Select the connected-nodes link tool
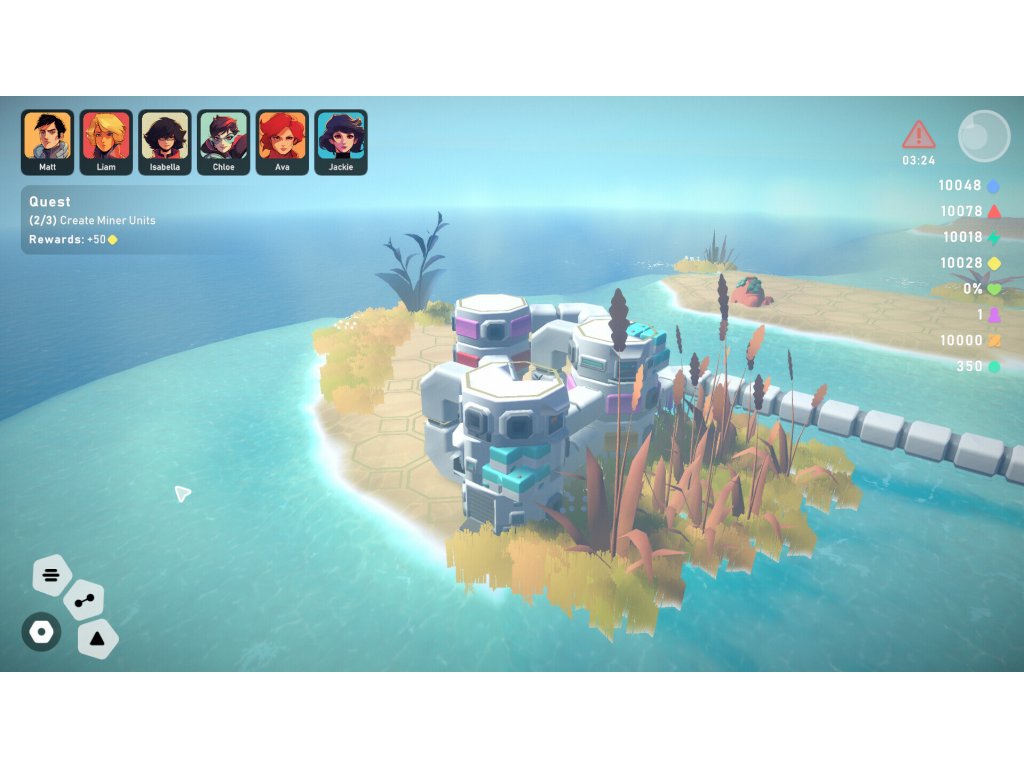Viewport: 1024px width, 768px height. click(x=84, y=601)
